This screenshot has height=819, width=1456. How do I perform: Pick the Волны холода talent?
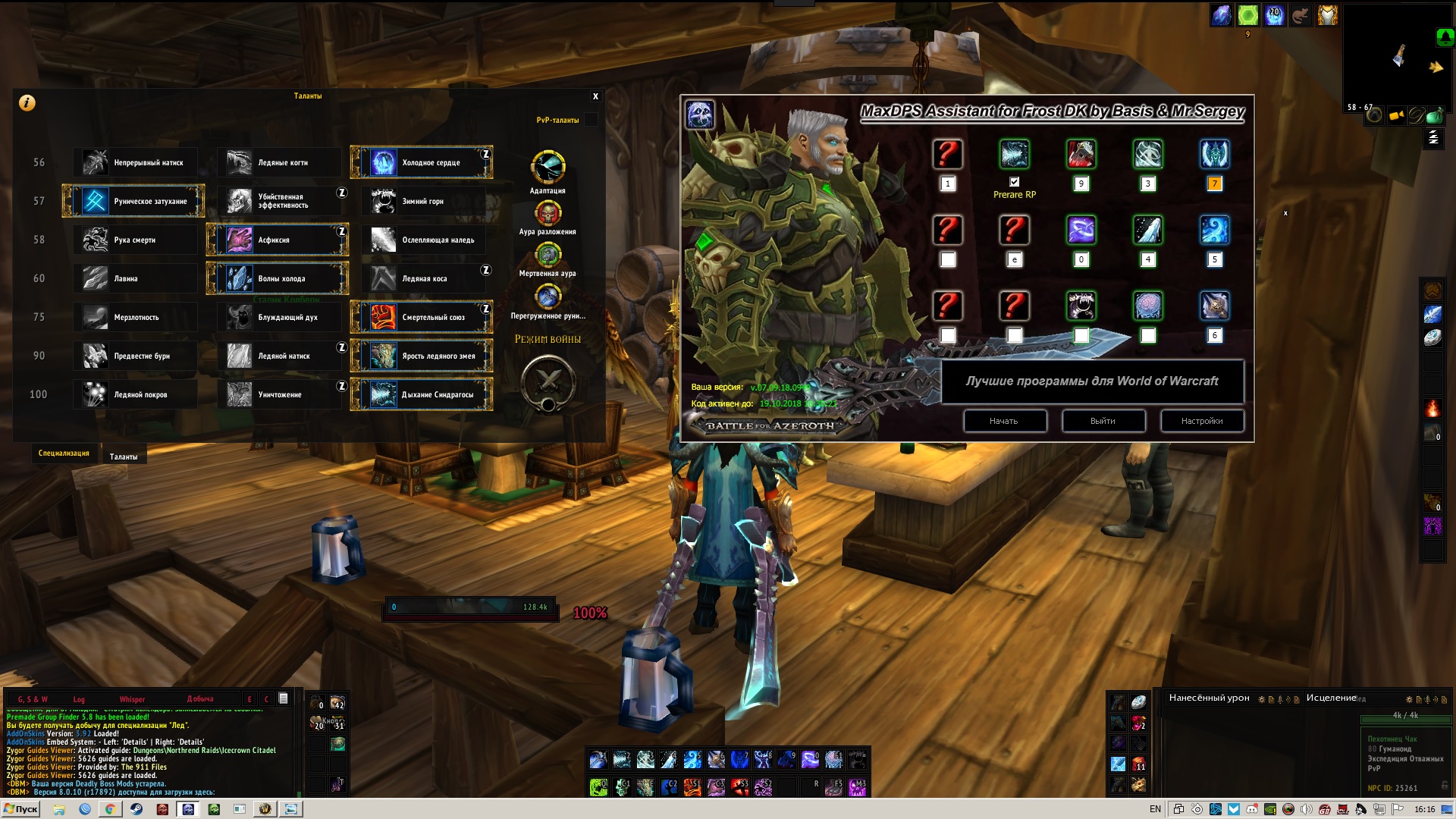click(278, 278)
